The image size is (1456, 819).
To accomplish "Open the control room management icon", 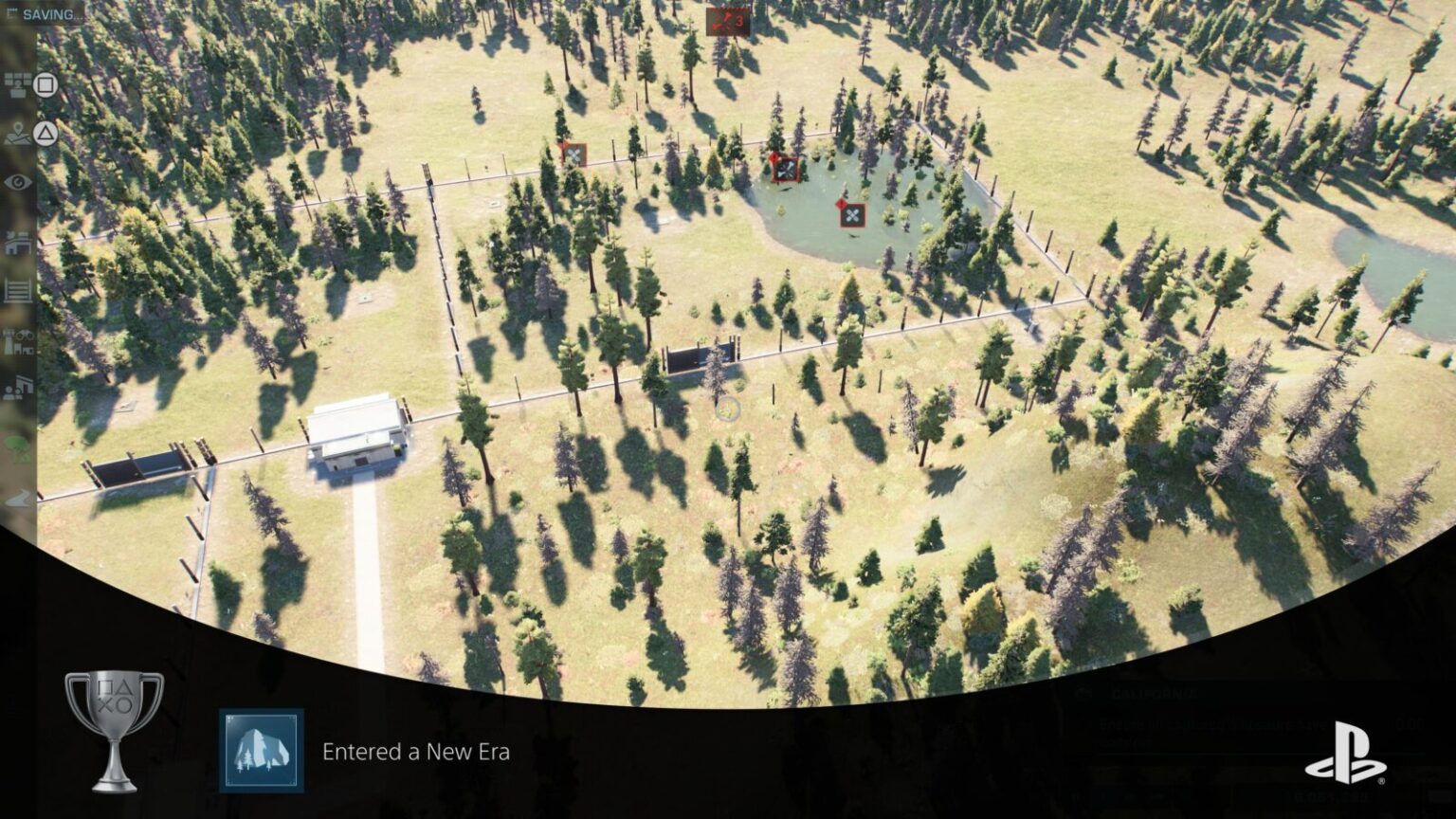I will 18,85.
